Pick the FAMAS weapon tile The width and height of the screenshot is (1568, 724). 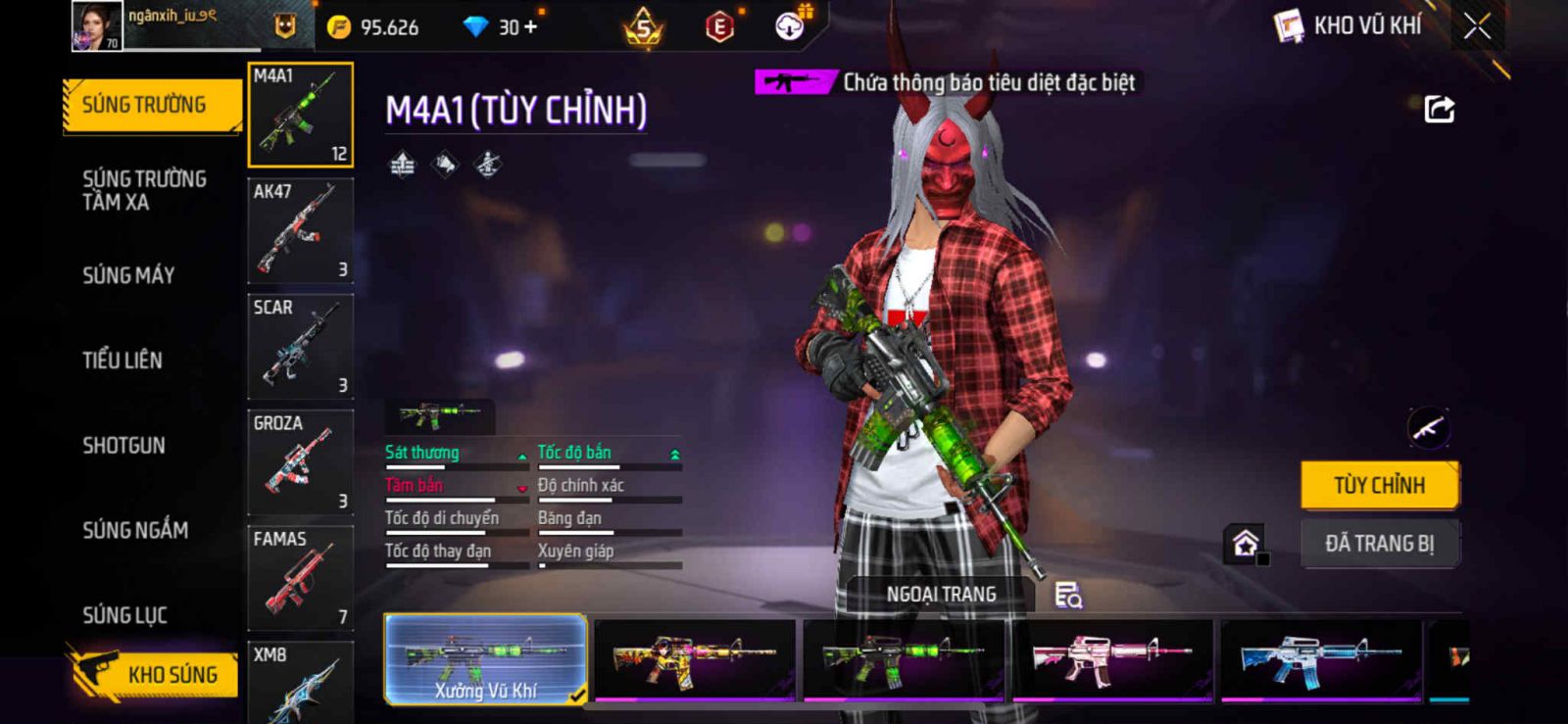tap(300, 578)
